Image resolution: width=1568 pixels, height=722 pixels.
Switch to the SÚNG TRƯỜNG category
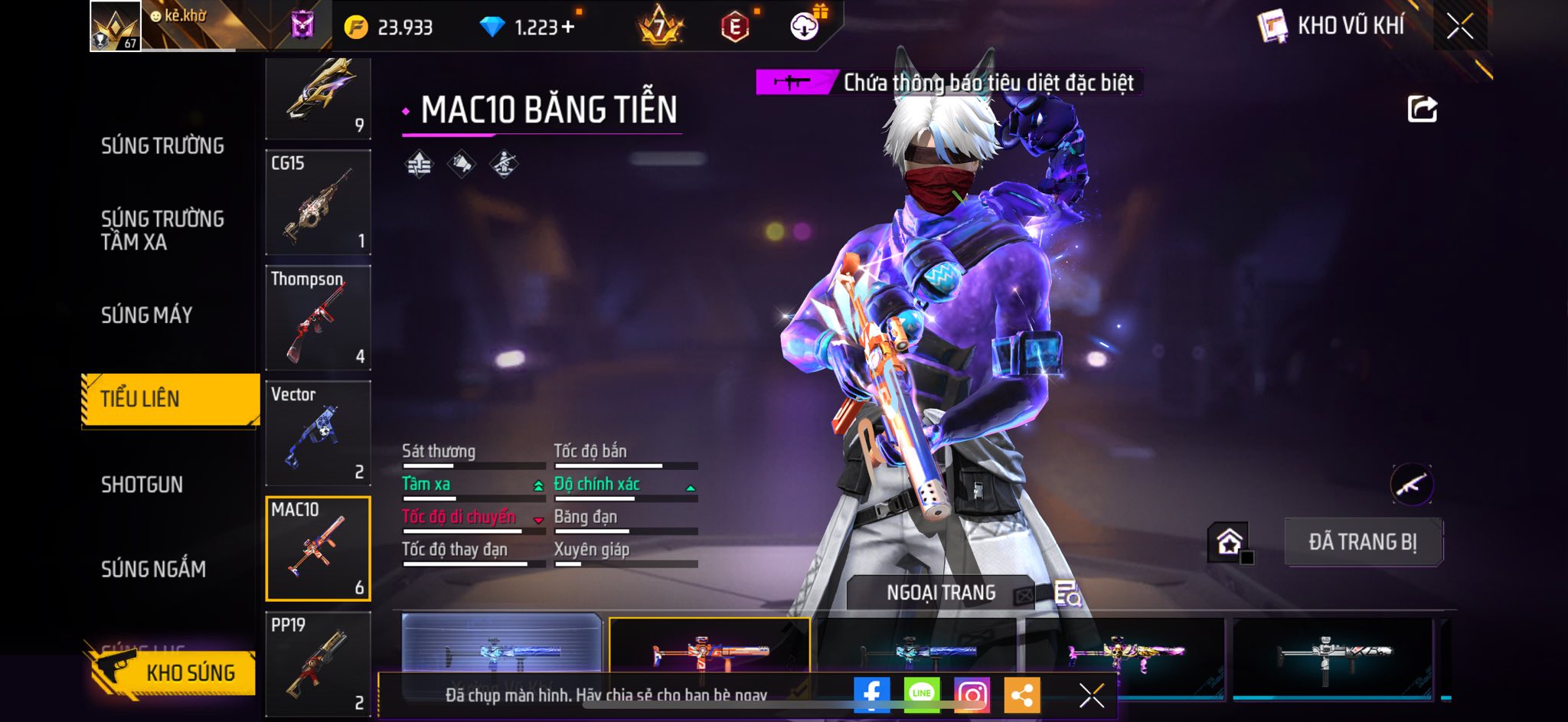(x=162, y=145)
